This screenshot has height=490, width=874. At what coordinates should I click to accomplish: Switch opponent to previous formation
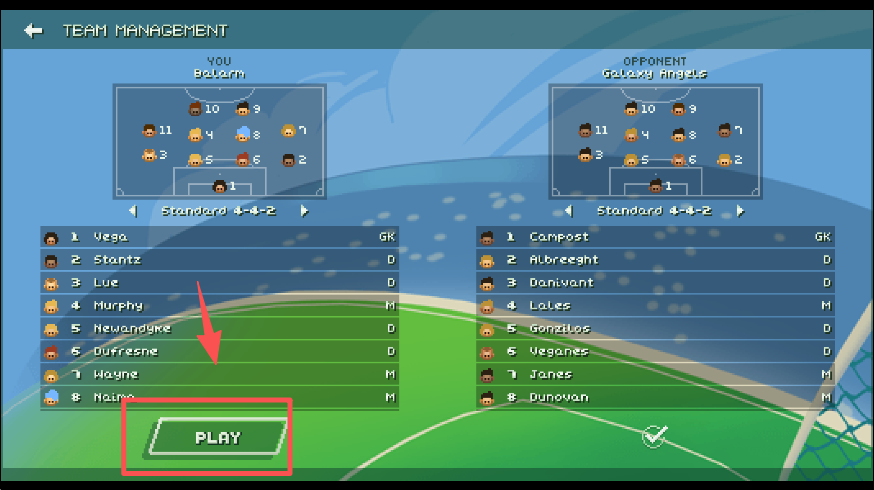[x=569, y=211]
